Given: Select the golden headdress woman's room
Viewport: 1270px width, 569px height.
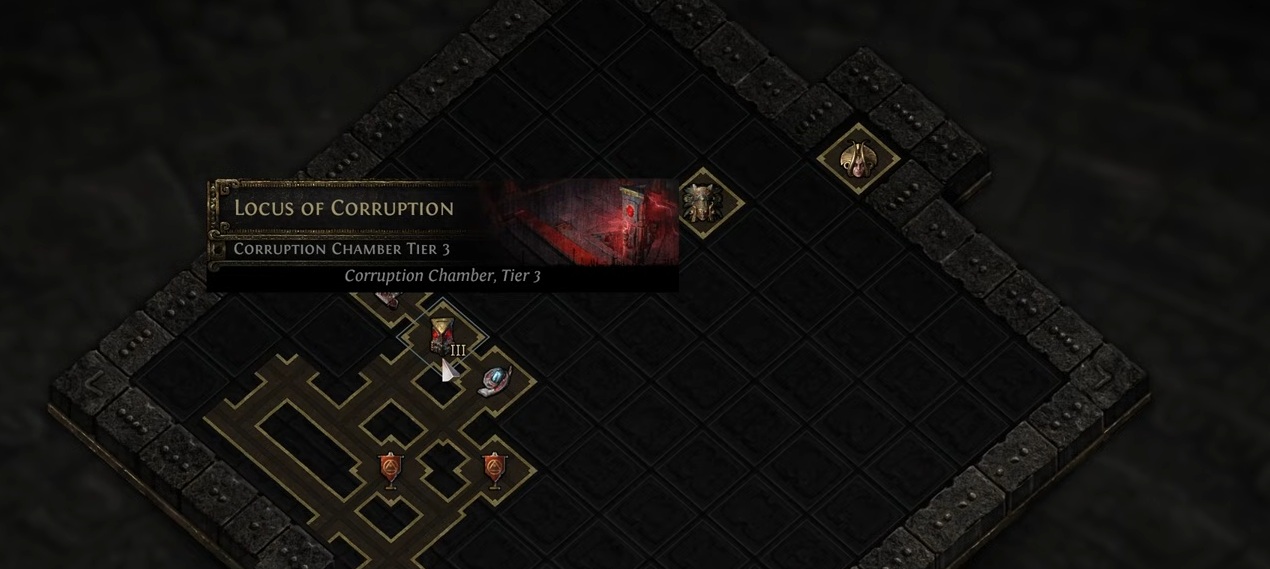Looking at the screenshot, I should 857,158.
